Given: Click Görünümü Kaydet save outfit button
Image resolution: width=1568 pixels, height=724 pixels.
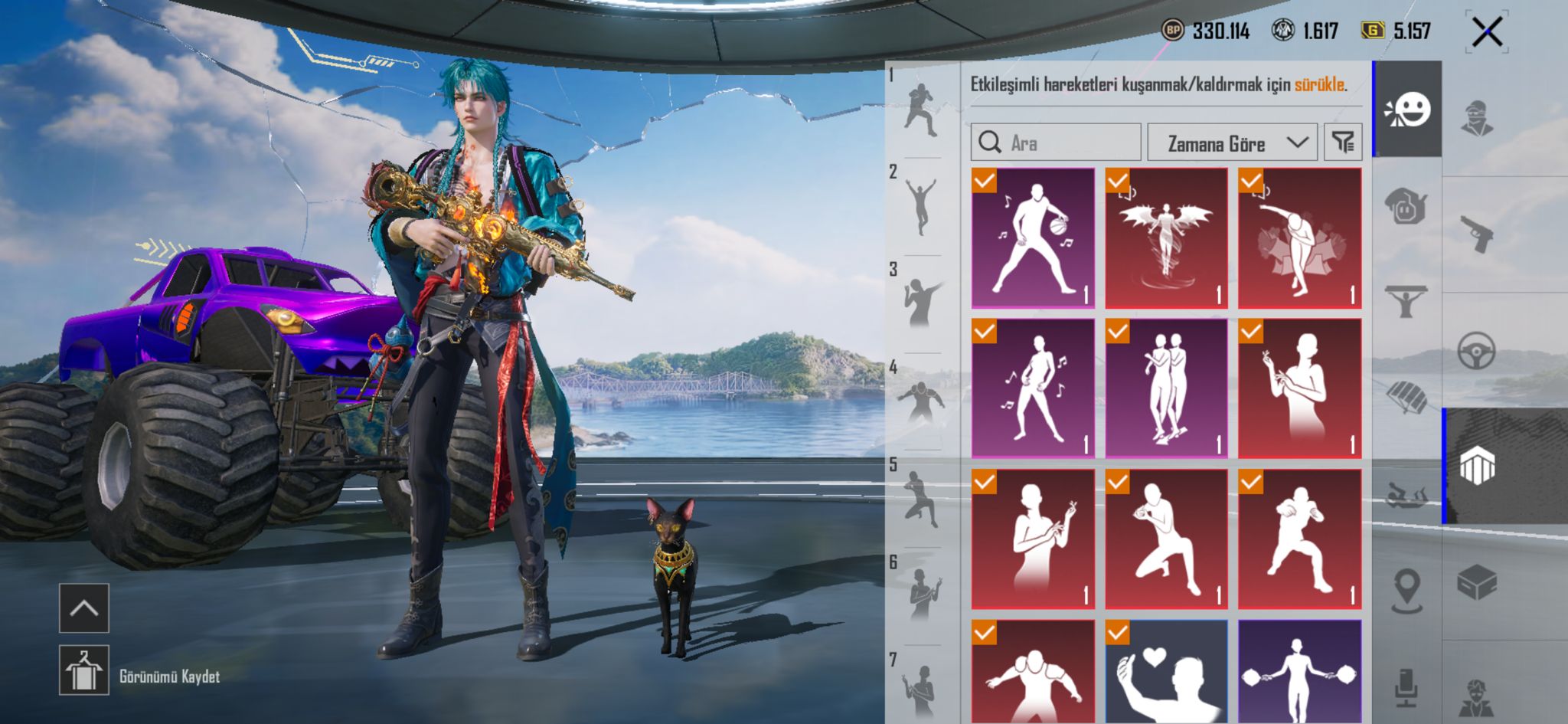Looking at the screenshot, I should tap(169, 676).
